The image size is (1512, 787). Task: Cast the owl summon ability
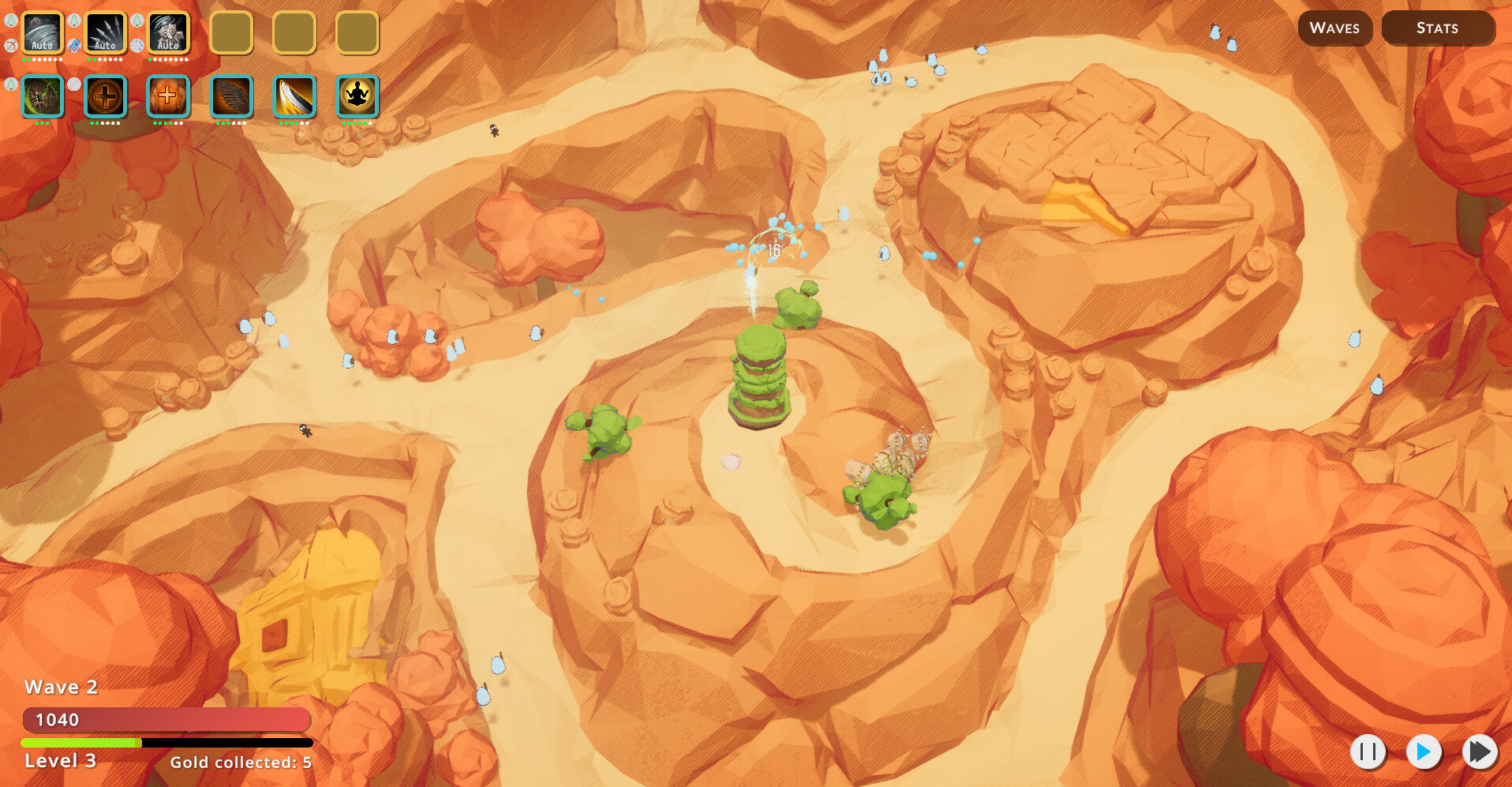click(x=167, y=33)
